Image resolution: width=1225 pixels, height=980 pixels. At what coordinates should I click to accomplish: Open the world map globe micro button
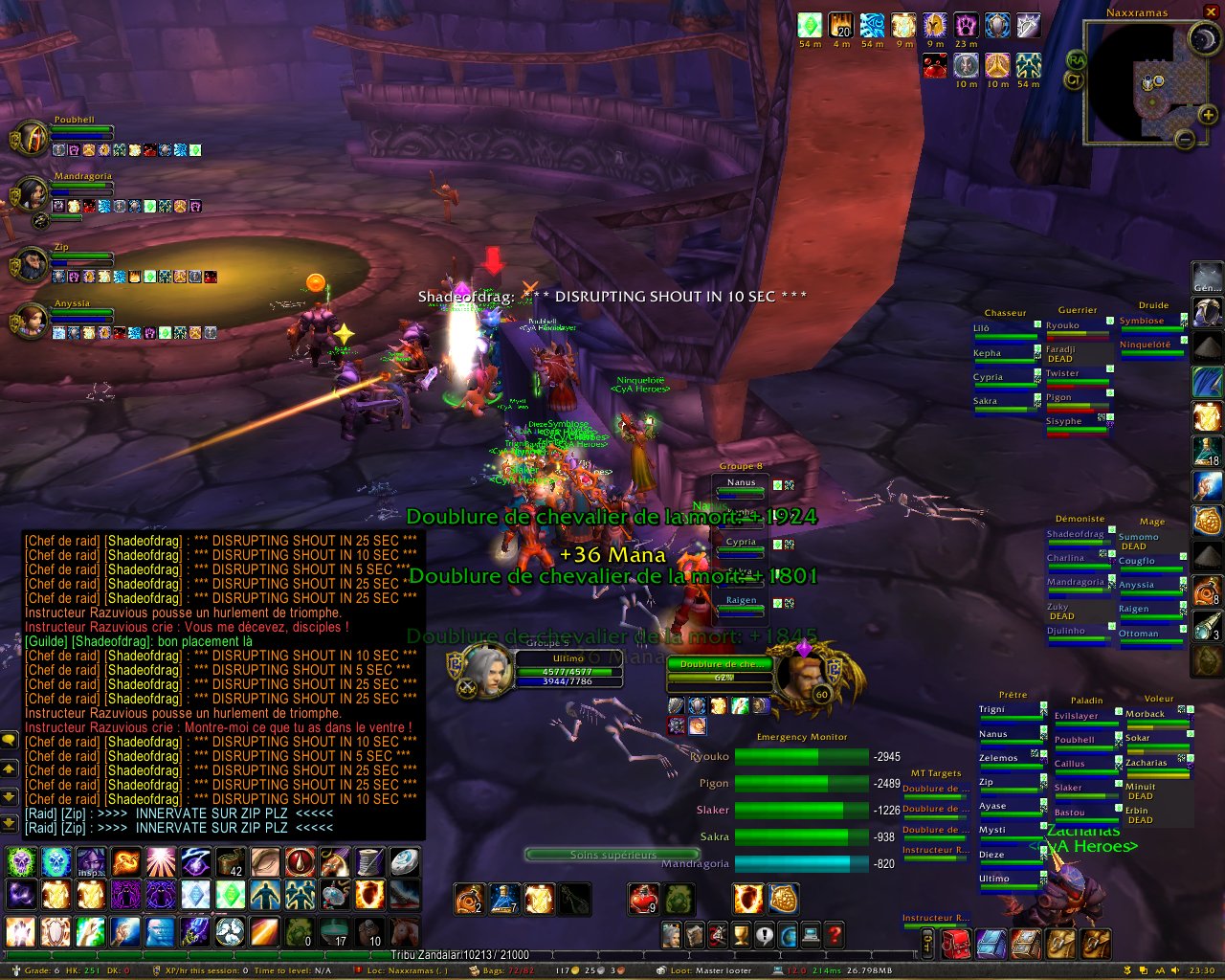(788, 934)
